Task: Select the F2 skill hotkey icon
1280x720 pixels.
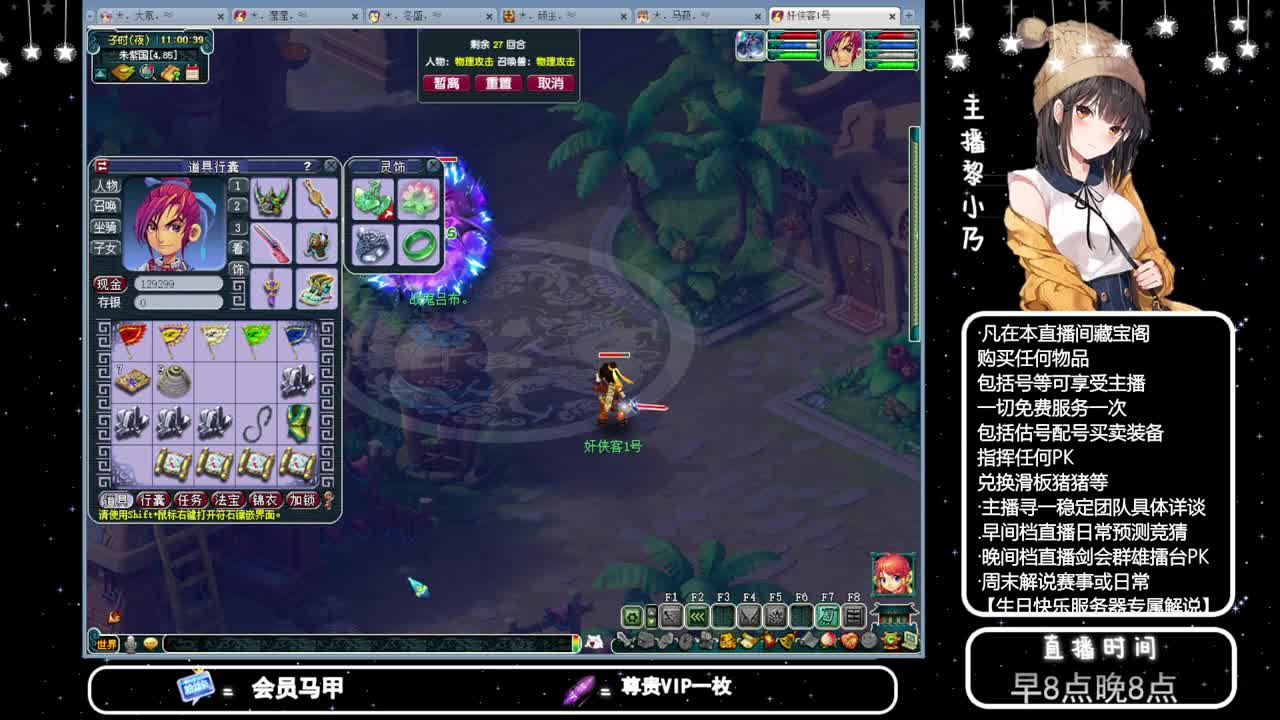Action: tap(698, 615)
